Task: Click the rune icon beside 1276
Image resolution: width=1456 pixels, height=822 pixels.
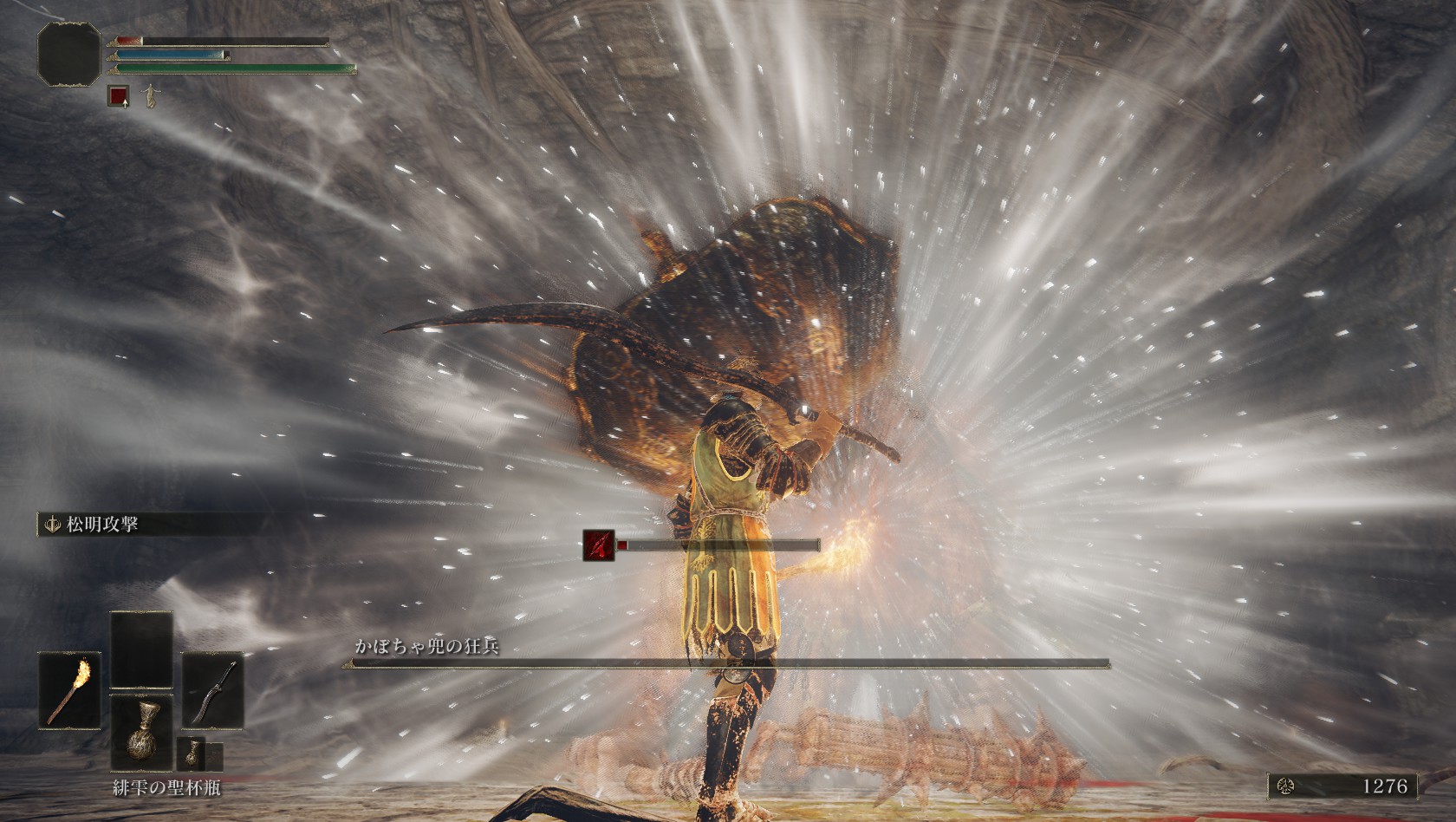Action: (1284, 786)
